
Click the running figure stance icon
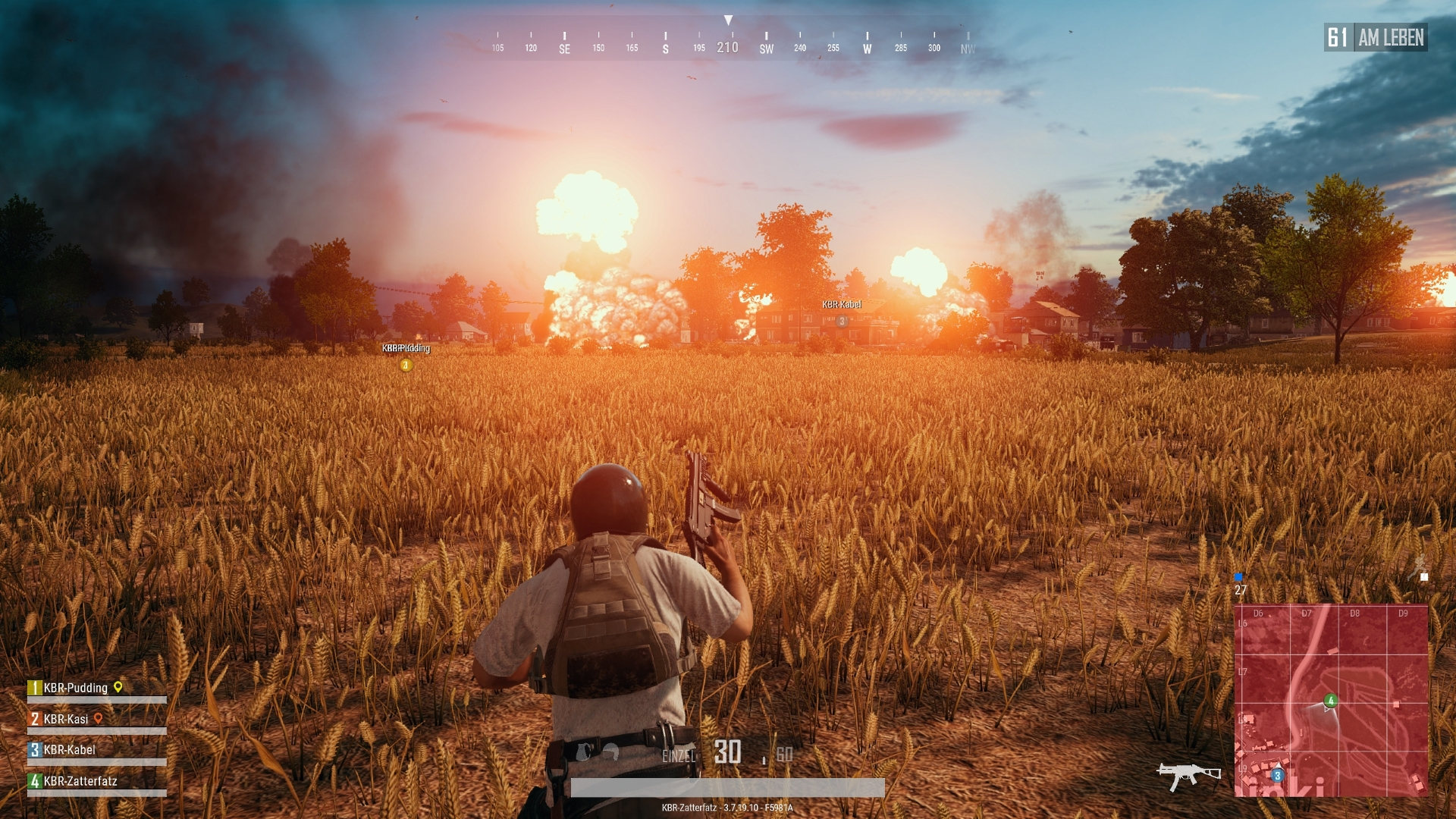click(x=1418, y=566)
